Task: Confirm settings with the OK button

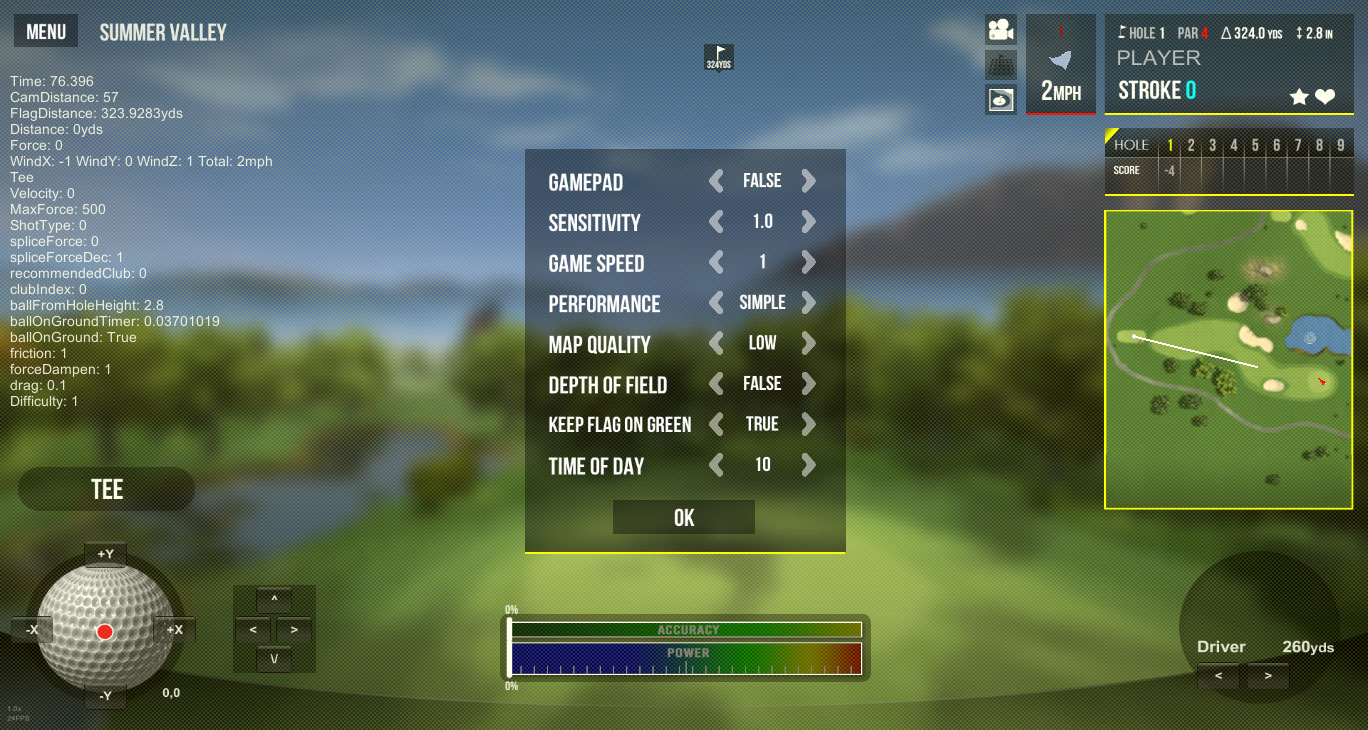Action: (684, 517)
